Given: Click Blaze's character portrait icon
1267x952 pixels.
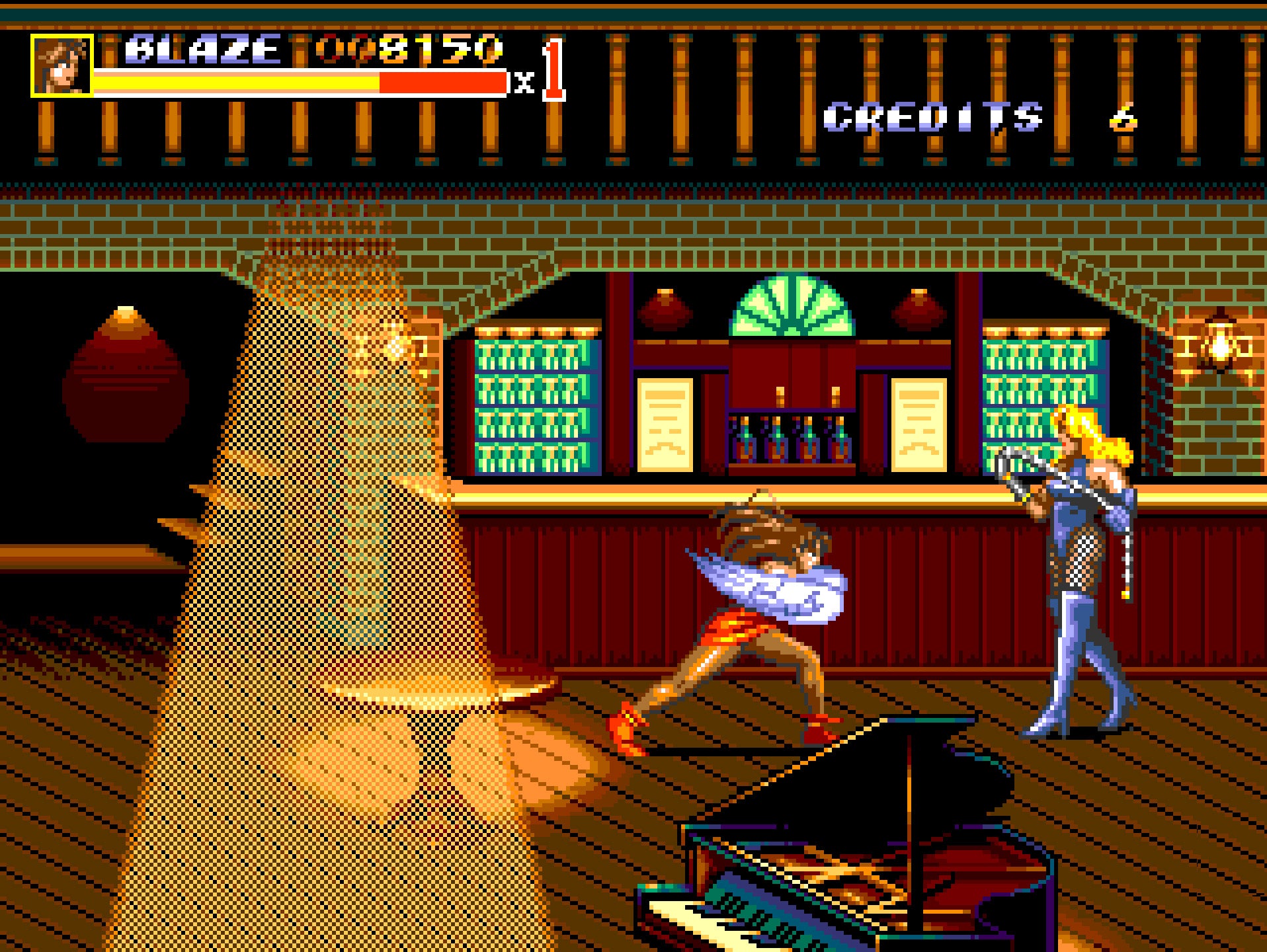Looking at the screenshot, I should point(61,65).
